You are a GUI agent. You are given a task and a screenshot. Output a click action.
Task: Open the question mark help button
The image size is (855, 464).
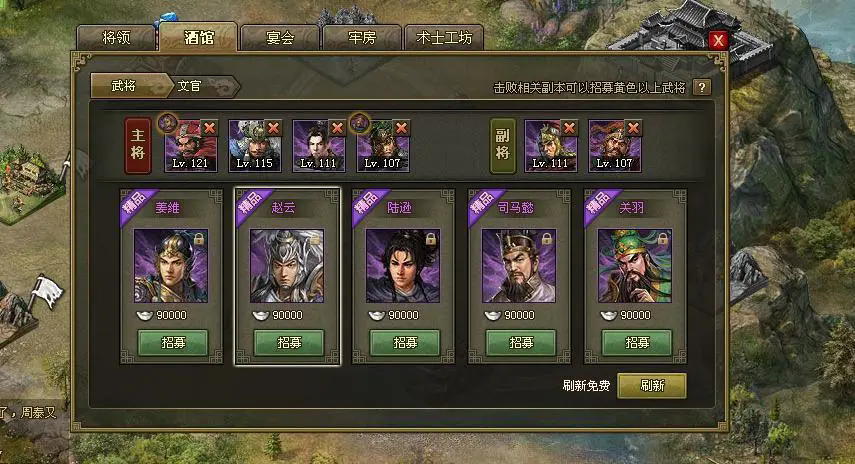coord(701,88)
